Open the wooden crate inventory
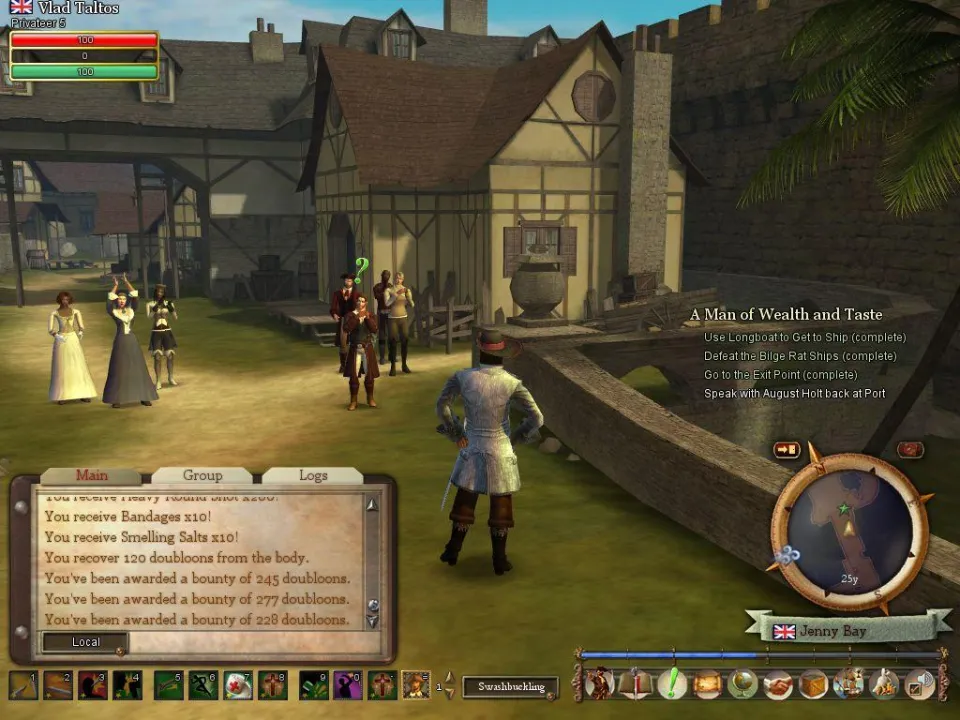 click(x=813, y=684)
